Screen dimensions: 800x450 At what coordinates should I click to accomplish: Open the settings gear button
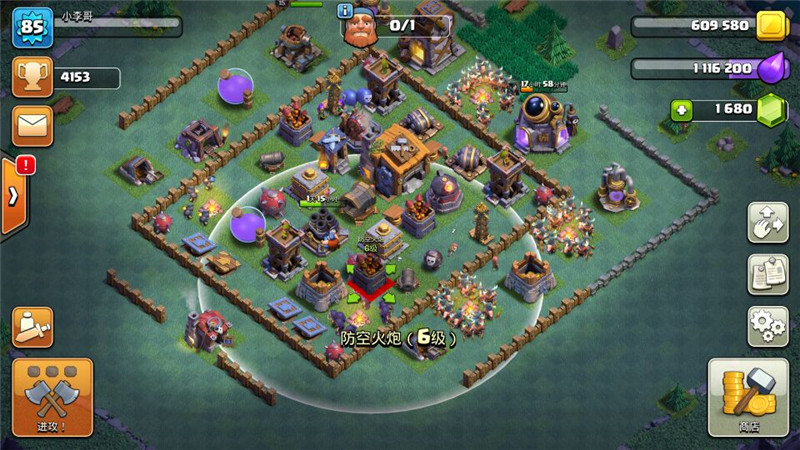click(x=767, y=326)
